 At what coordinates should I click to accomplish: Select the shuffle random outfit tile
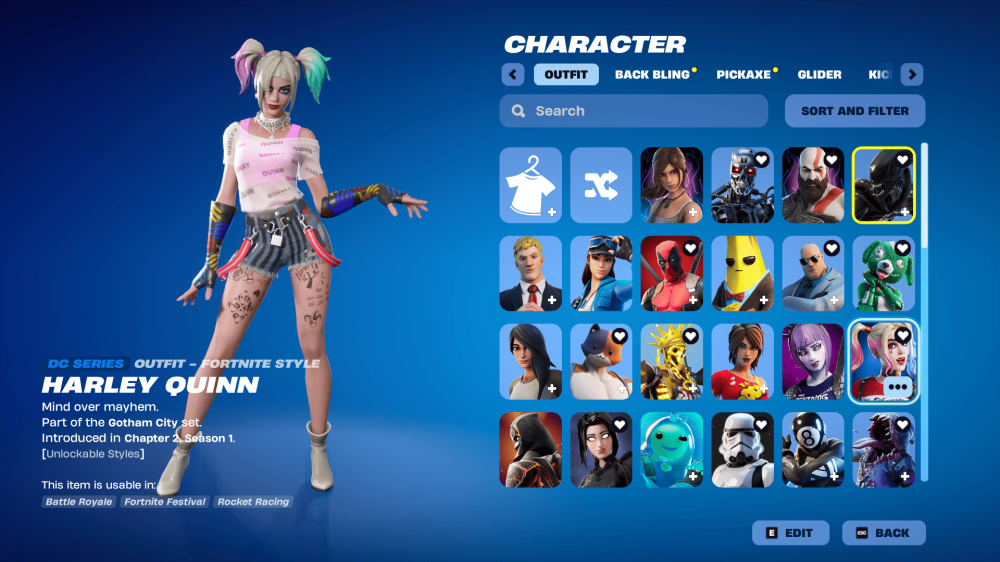[601, 185]
